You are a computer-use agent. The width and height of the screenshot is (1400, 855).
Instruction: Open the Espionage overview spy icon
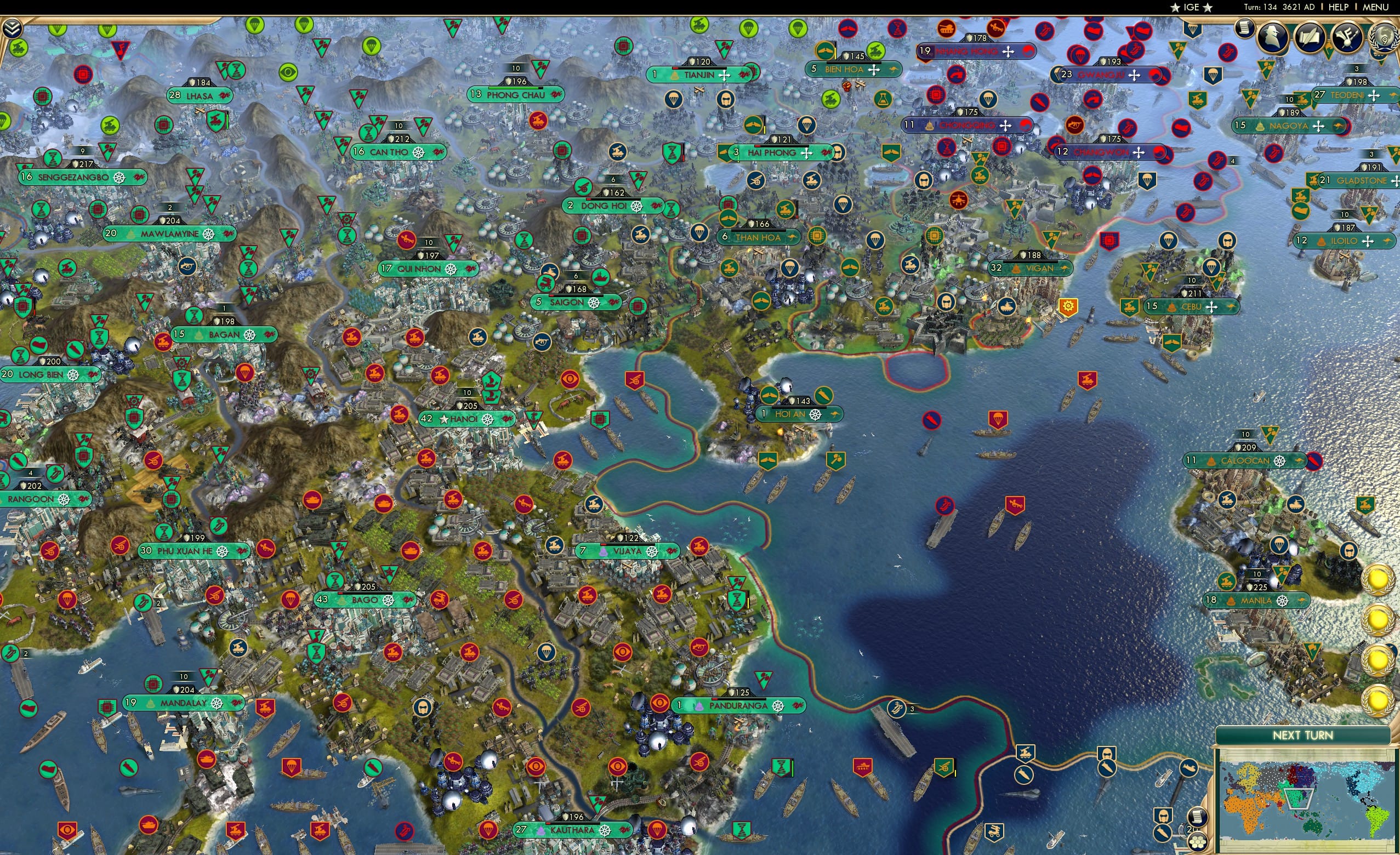click(x=1274, y=38)
